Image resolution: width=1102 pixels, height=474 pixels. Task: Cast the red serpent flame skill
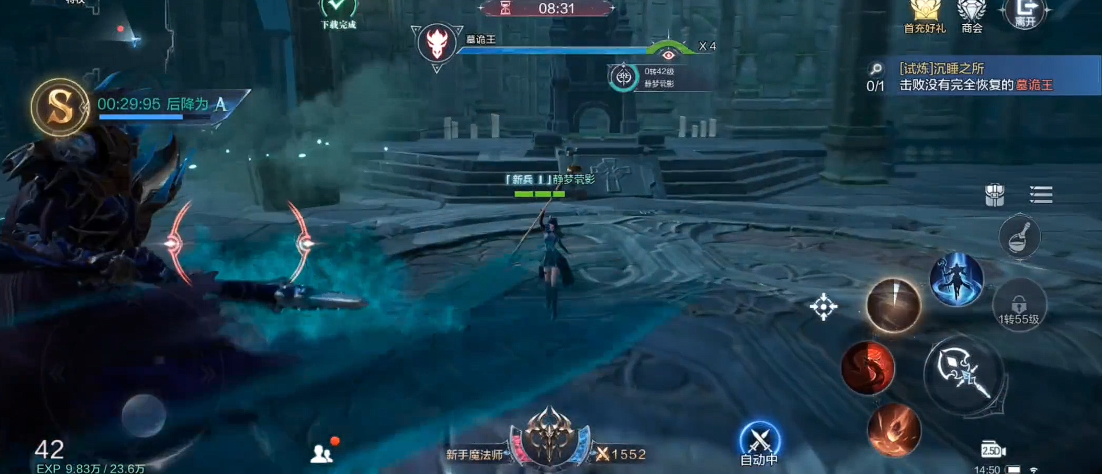pos(867,367)
